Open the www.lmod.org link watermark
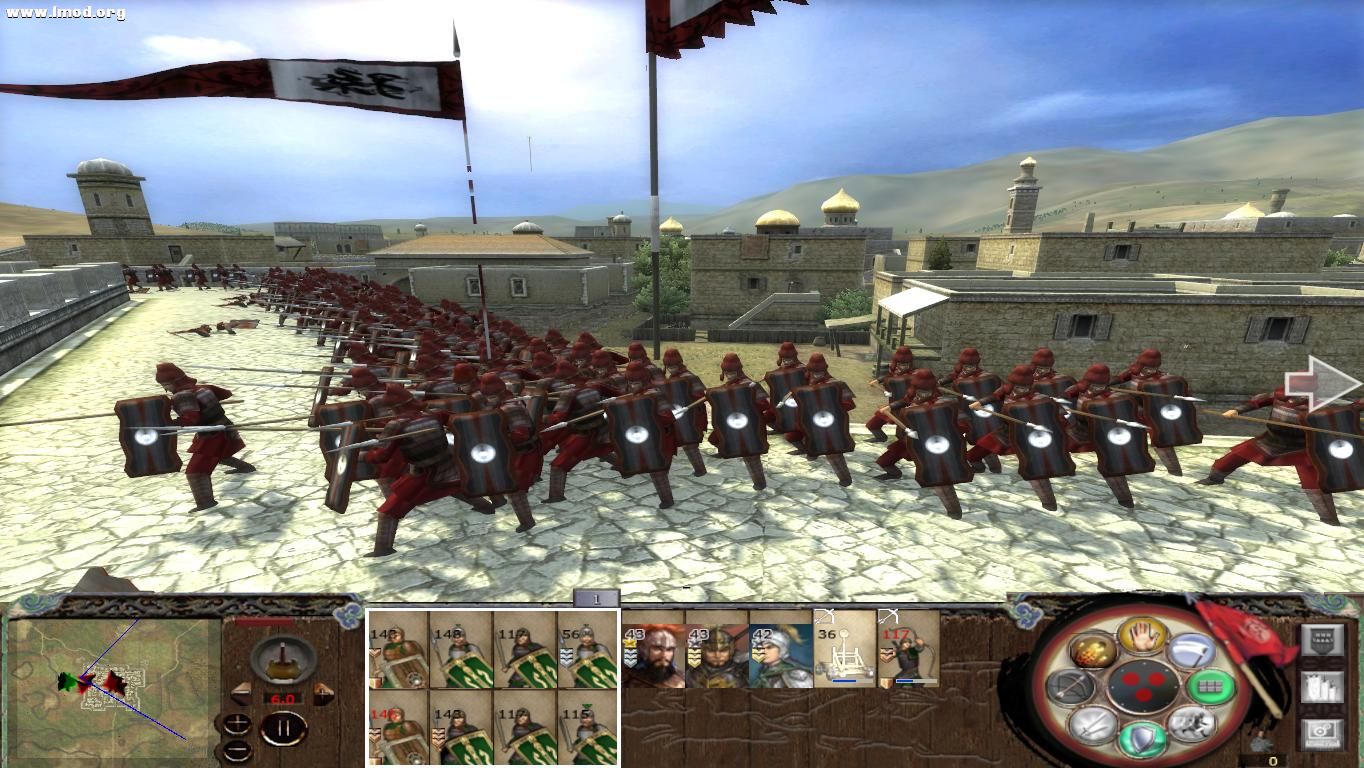Screen dimensions: 1364x768 (x=64, y=12)
